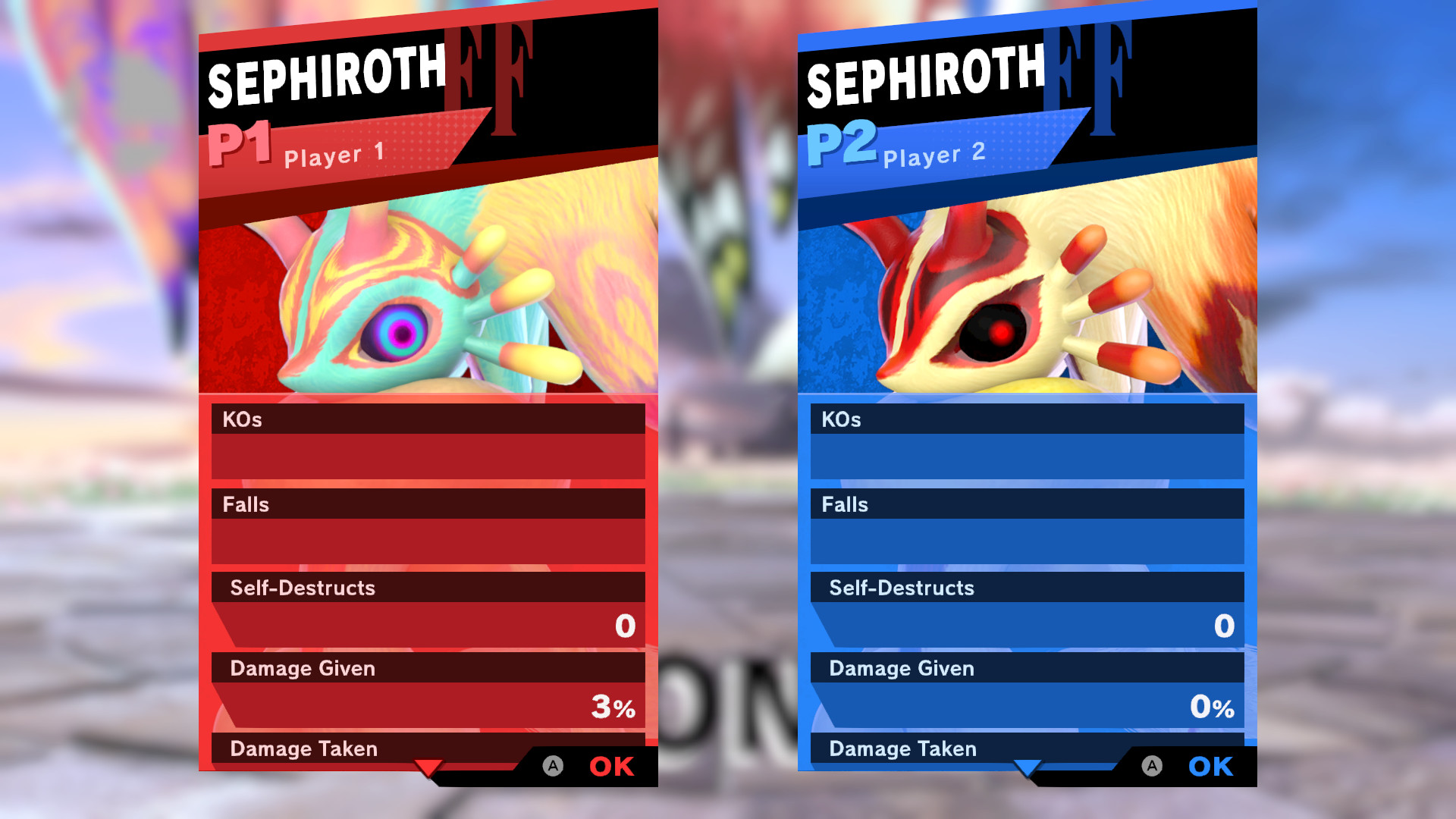The width and height of the screenshot is (1456, 819).
Task: Click the A button icon on P2's panel
Action: [1153, 767]
